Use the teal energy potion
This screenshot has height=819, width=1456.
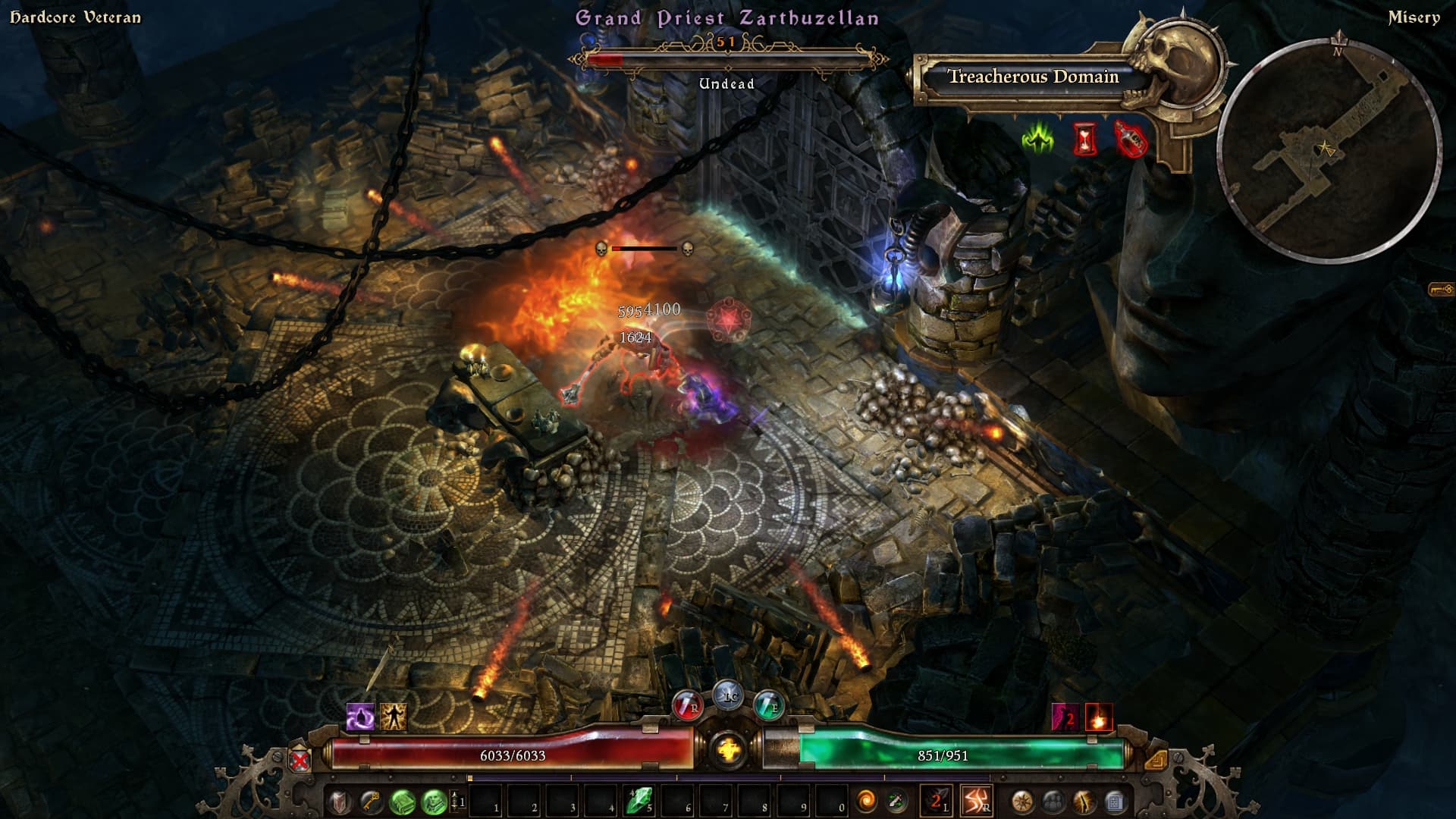[769, 706]
